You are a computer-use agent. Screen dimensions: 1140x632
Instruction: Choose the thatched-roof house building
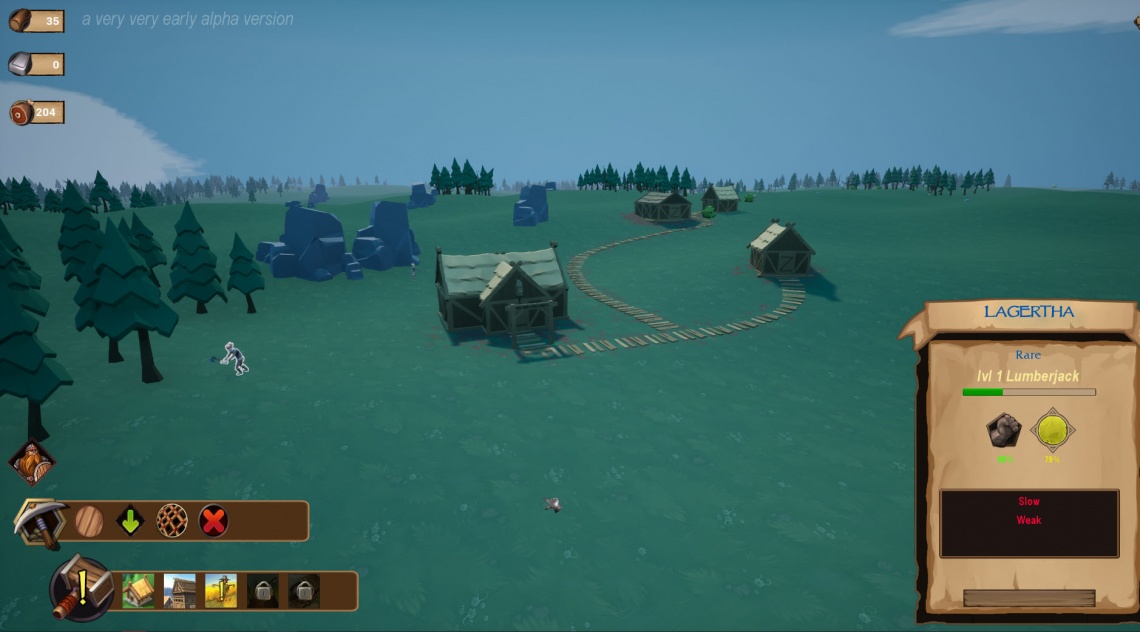coord(138,591)
